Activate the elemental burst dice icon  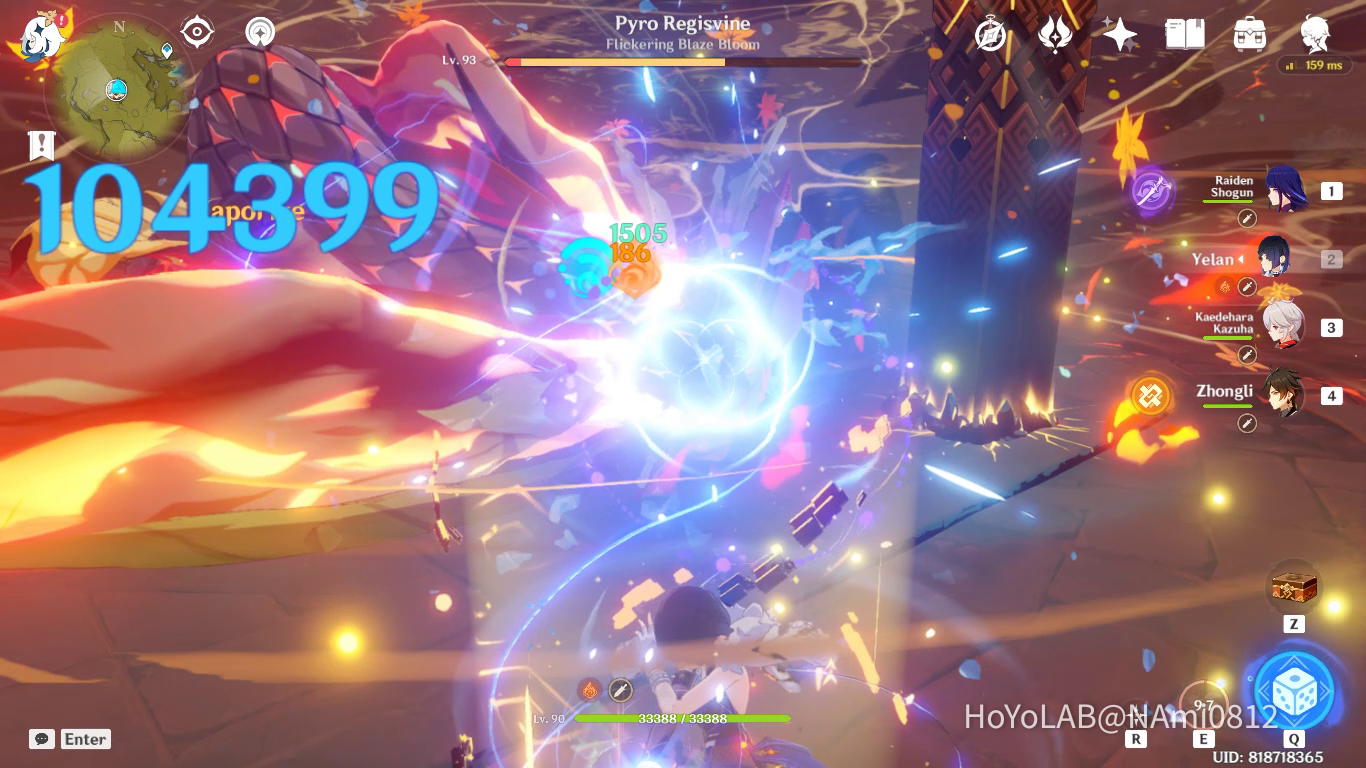[1295, 690]
